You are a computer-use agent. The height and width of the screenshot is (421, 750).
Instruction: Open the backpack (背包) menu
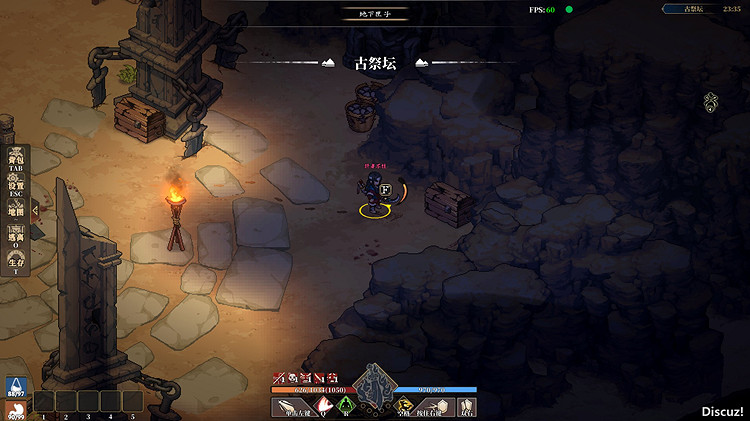click(x=17, y=161)
